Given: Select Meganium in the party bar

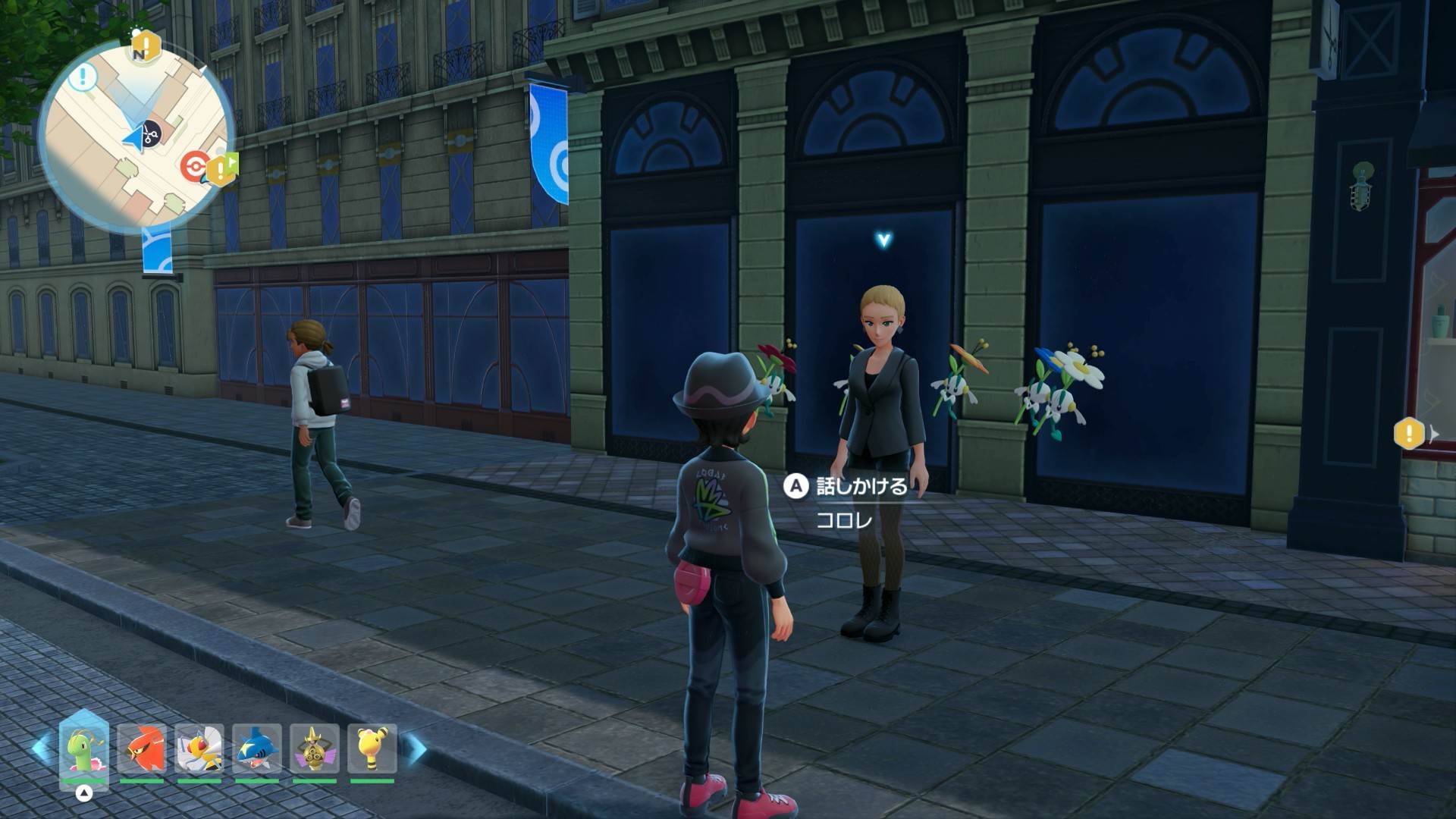Looking at the screenshot, I should click(84, 749).
